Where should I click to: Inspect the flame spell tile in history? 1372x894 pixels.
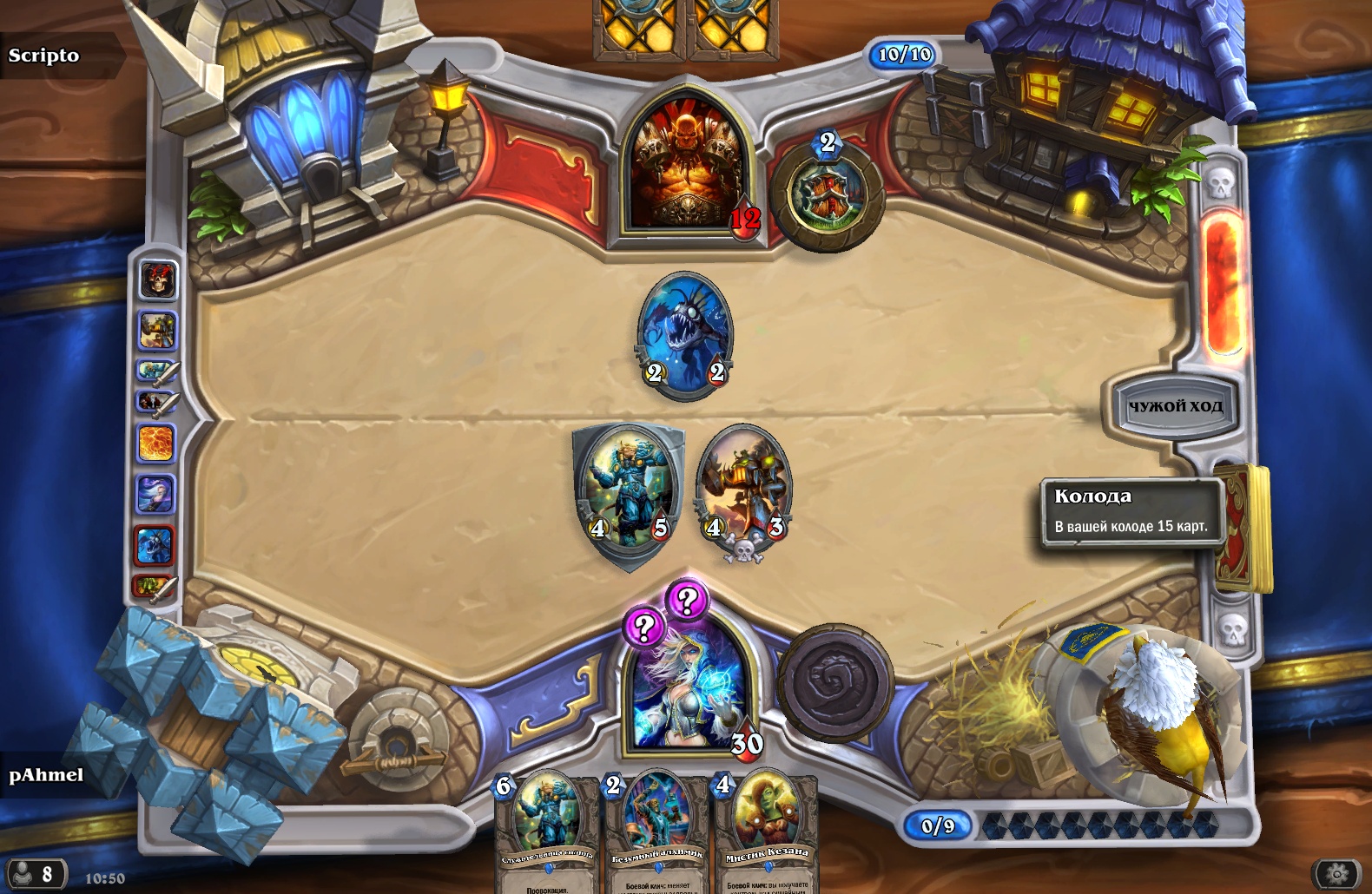point(157,444)
